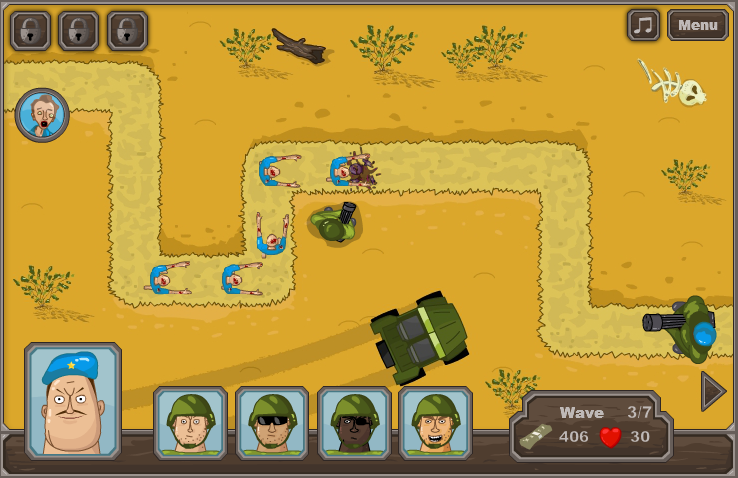Screen dimensions: 738x478
Task: Click the arrow button beside the wave panel
Action: point(712,391)
